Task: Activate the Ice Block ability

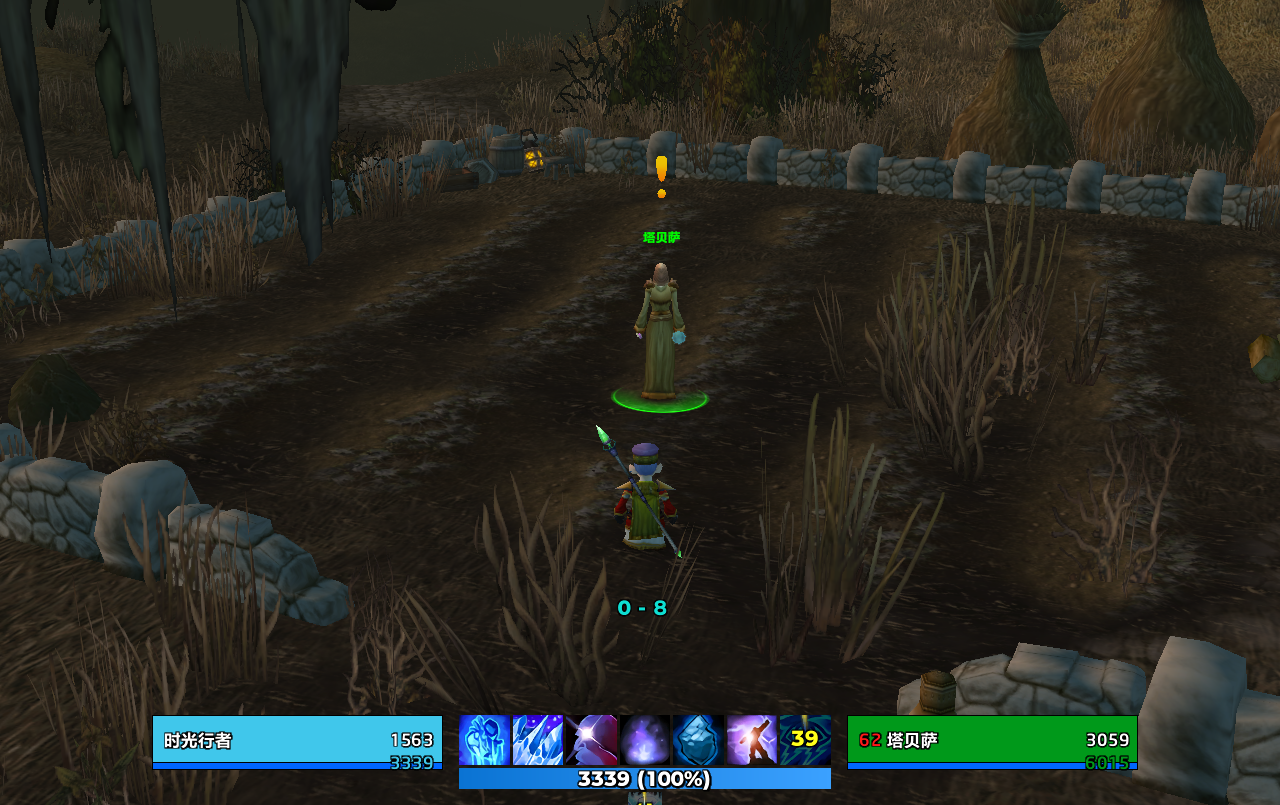Action: [698, 741]
